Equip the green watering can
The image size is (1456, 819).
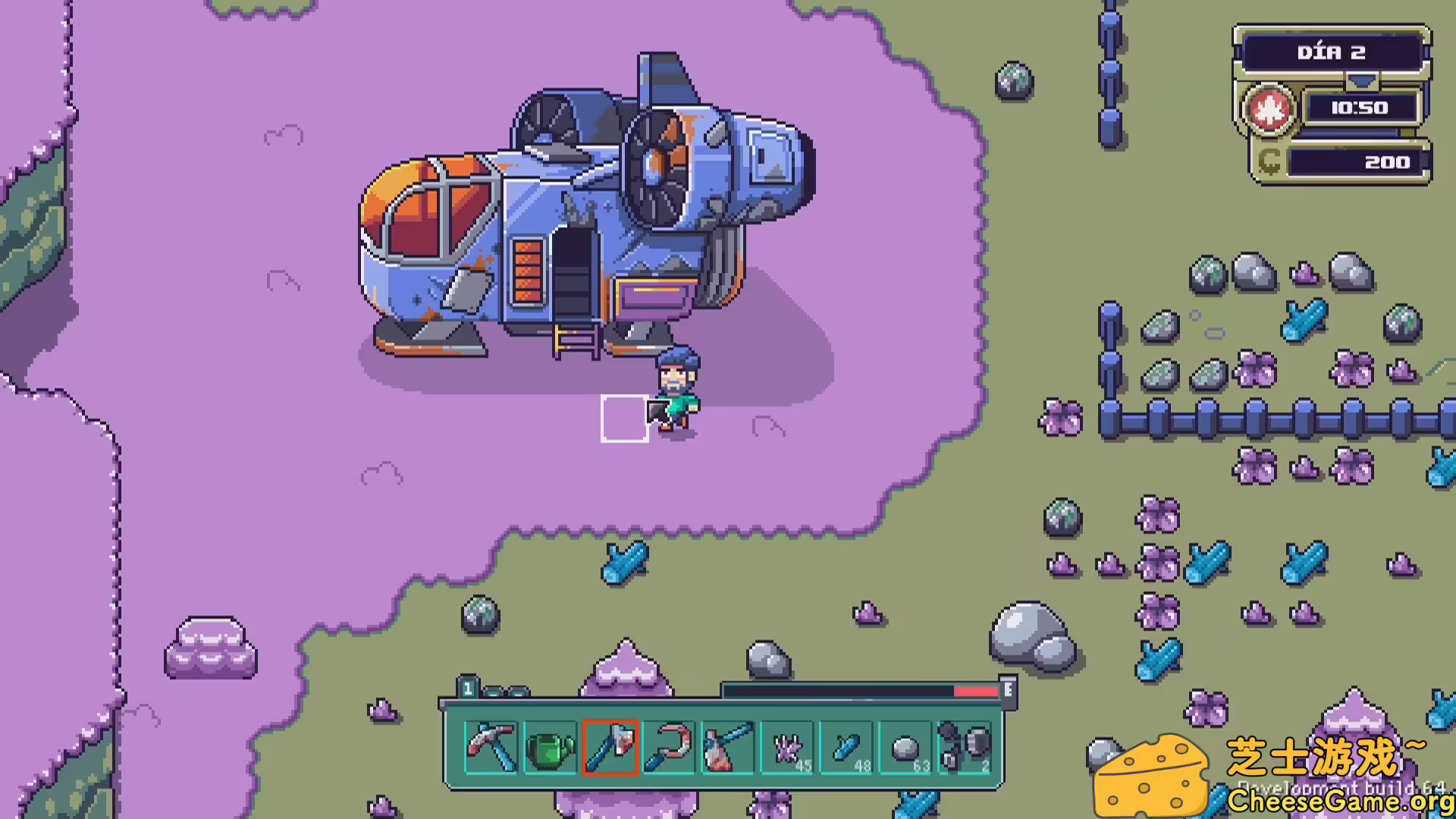point(551,747)
